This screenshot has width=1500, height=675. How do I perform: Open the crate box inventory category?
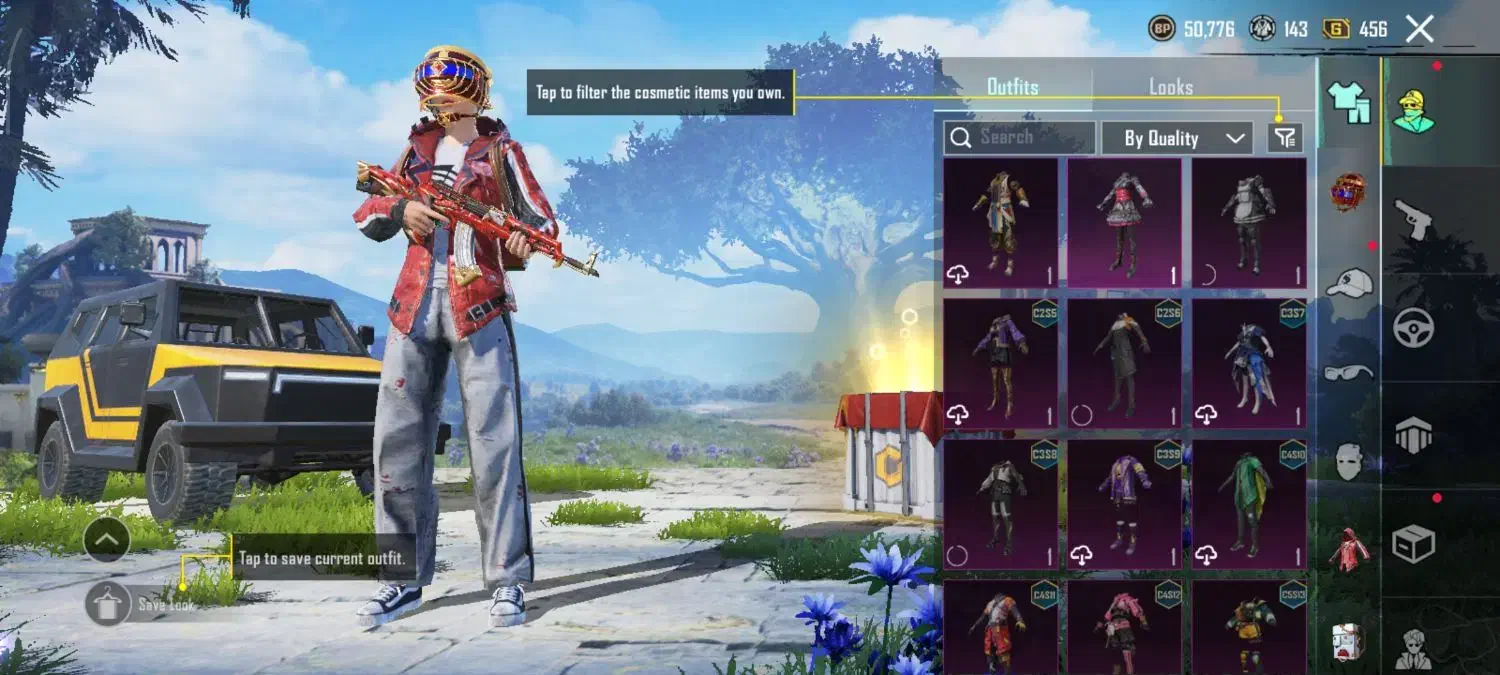click(x=1413, y=543)
